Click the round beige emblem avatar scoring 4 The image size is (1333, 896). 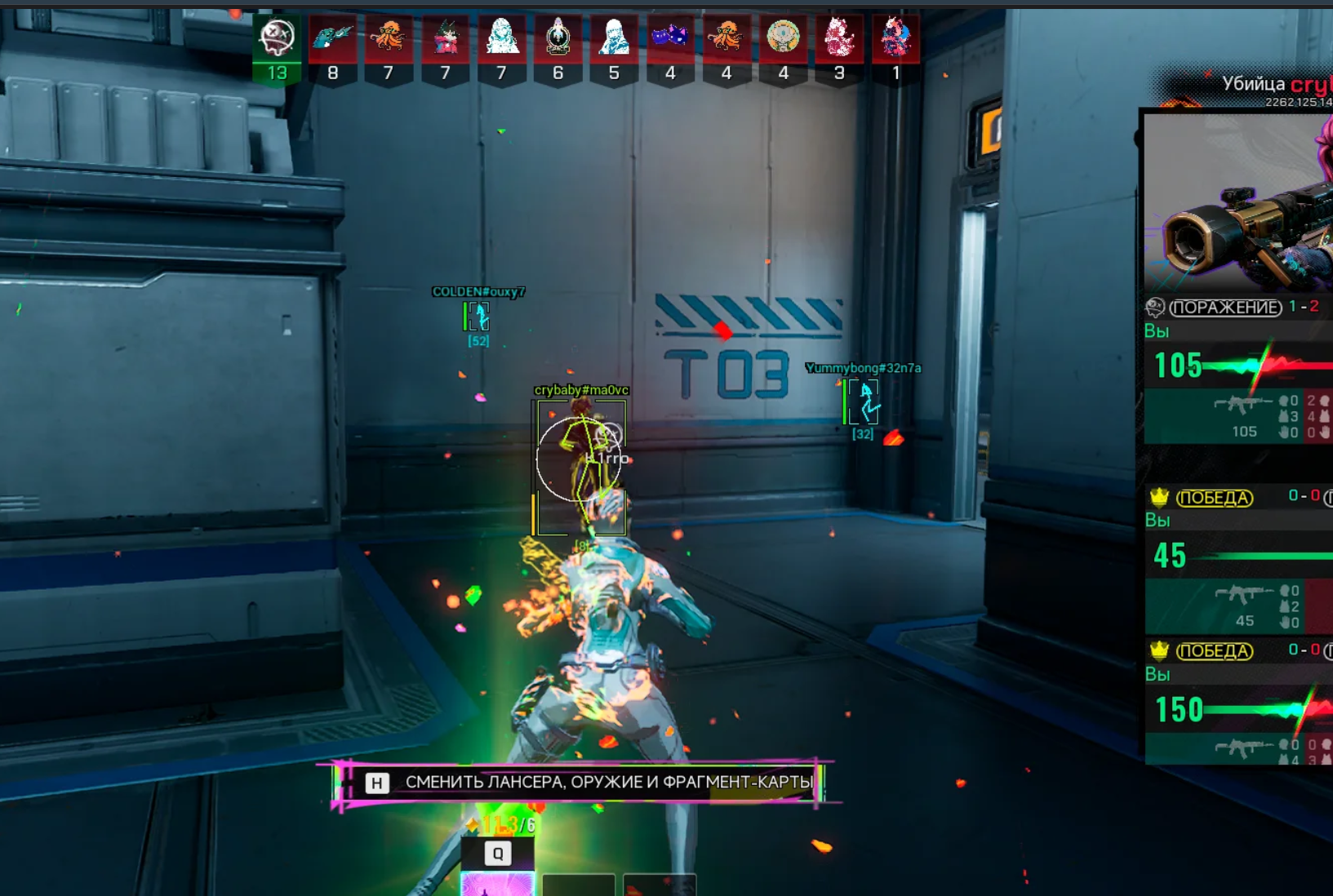coord(783,38)
